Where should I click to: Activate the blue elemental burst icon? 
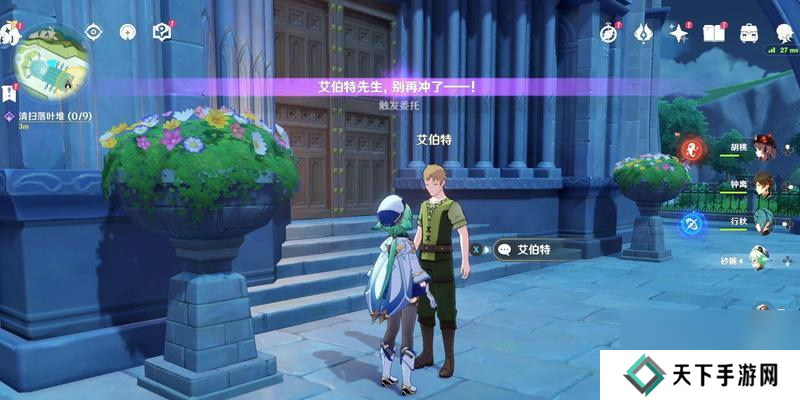(689, 224)
